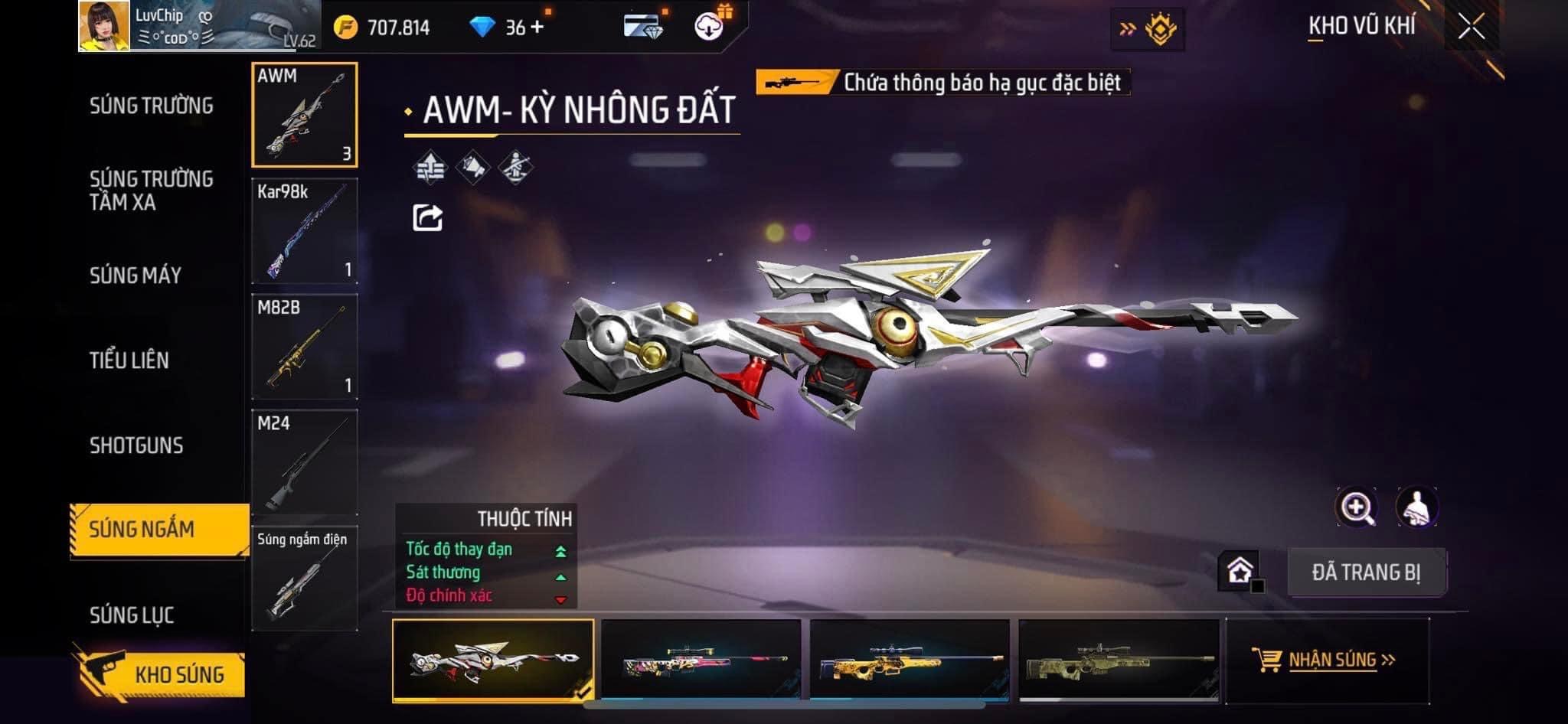Select the pink and teal AWM skin
Image resolution: width=1568 pixels, height=724 pixels.
(x=701, y=660)
